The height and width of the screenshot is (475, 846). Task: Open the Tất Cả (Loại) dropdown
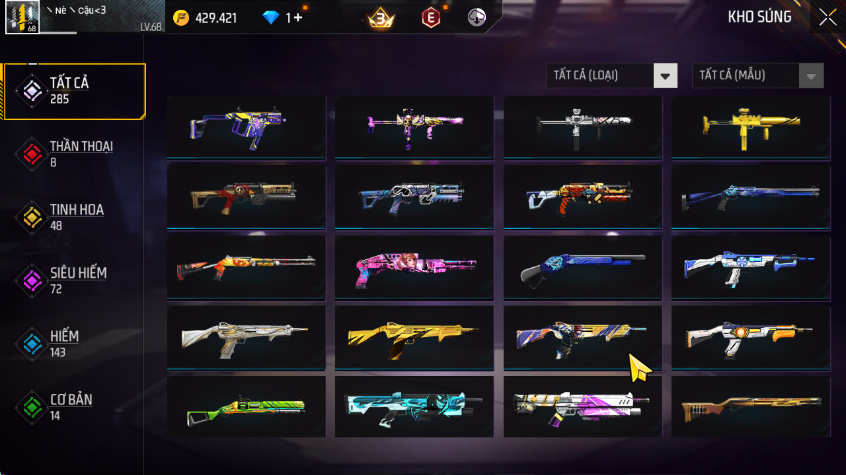pyautogui.click(x=612, y=76)
